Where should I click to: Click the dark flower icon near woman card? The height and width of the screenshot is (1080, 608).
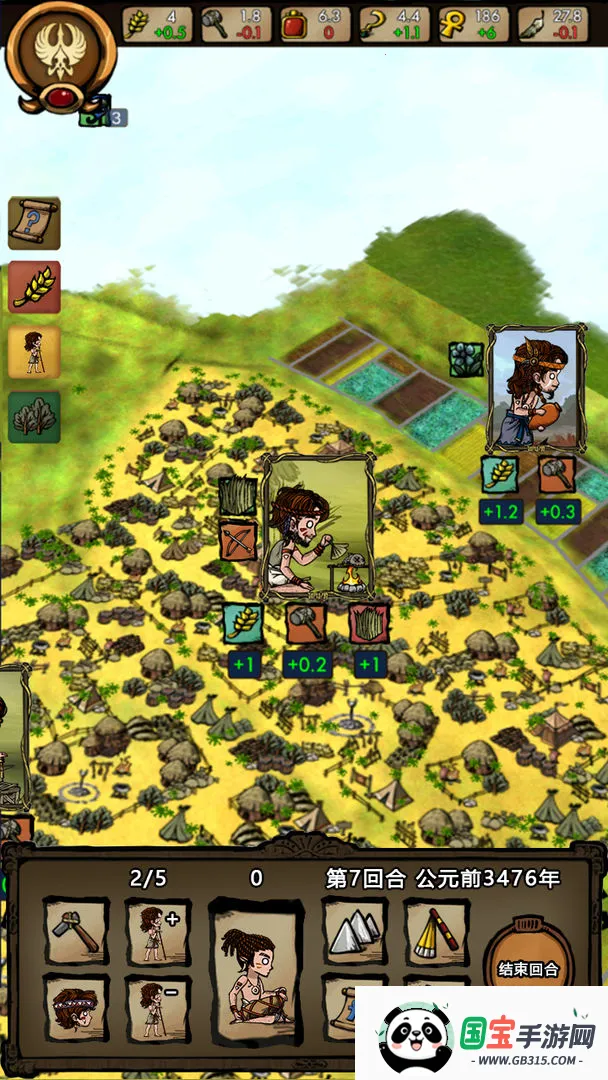(x=466, y=360)
